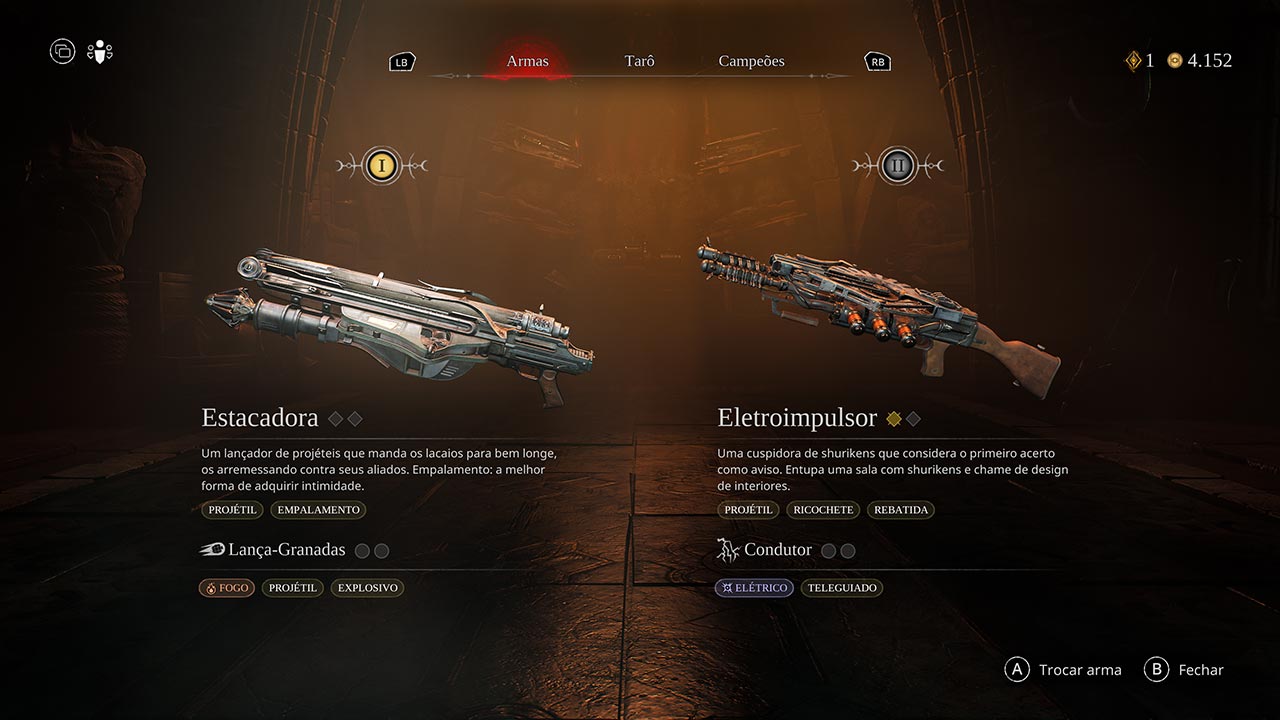The image size is (1280, 720).
Task: Click the Teleguiado tag
Action: pyautogui.click(x=841, y=588)
